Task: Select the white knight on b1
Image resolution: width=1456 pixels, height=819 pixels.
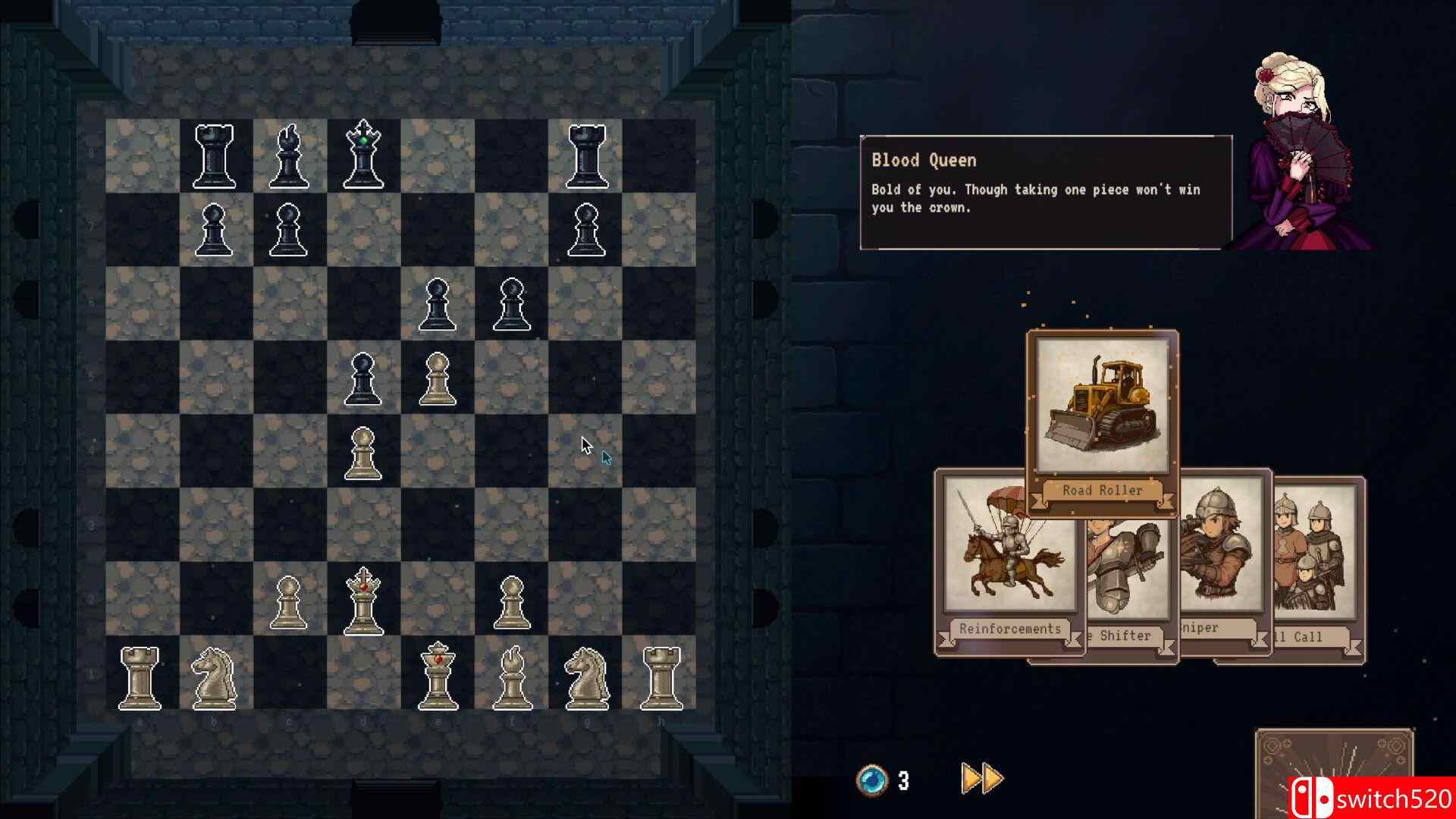Action: [215, 676]
